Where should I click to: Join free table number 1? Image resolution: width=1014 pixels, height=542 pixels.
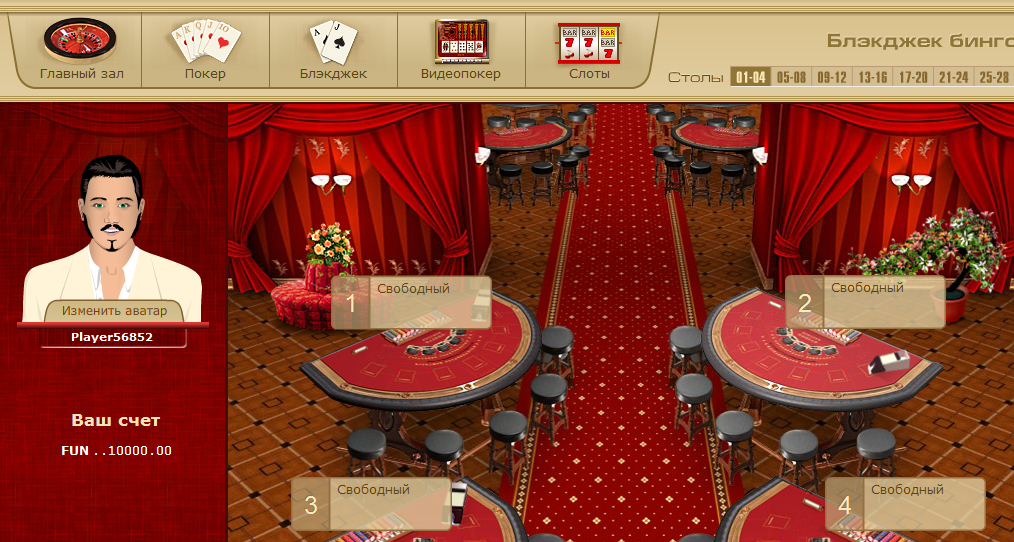coord(411,302)
